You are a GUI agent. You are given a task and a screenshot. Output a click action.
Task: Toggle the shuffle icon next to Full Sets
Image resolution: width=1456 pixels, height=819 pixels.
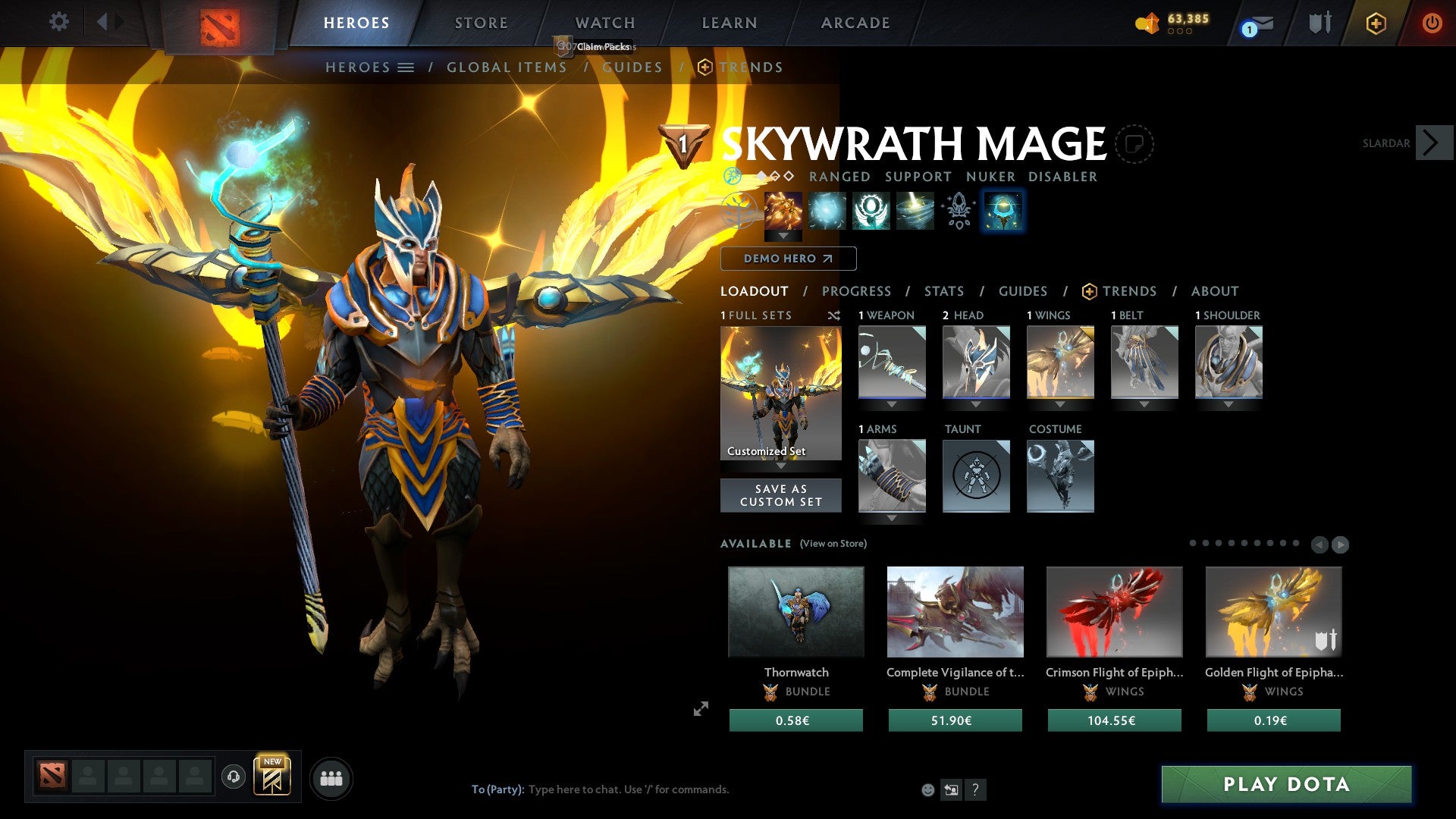coord(833,315)
